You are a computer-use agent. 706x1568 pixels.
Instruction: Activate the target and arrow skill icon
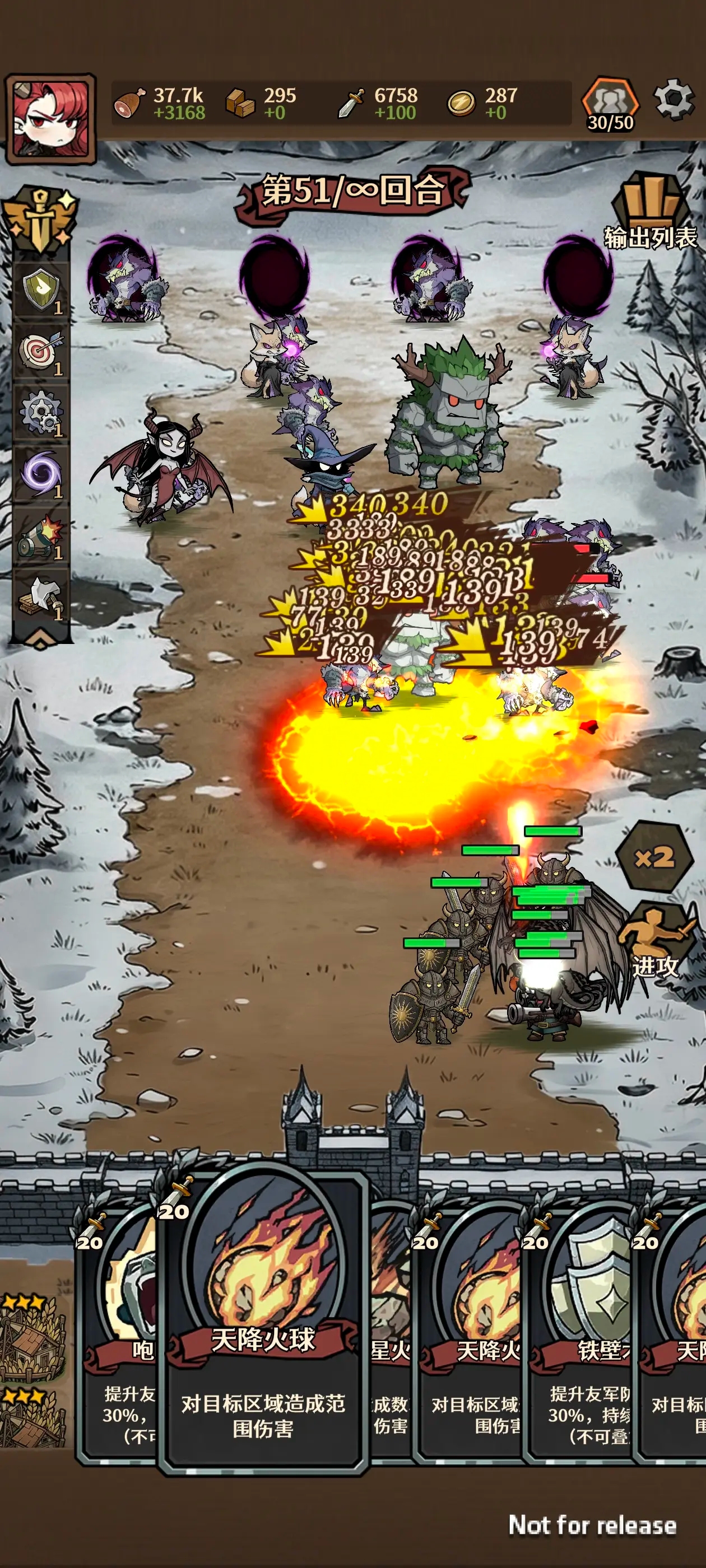41,352
